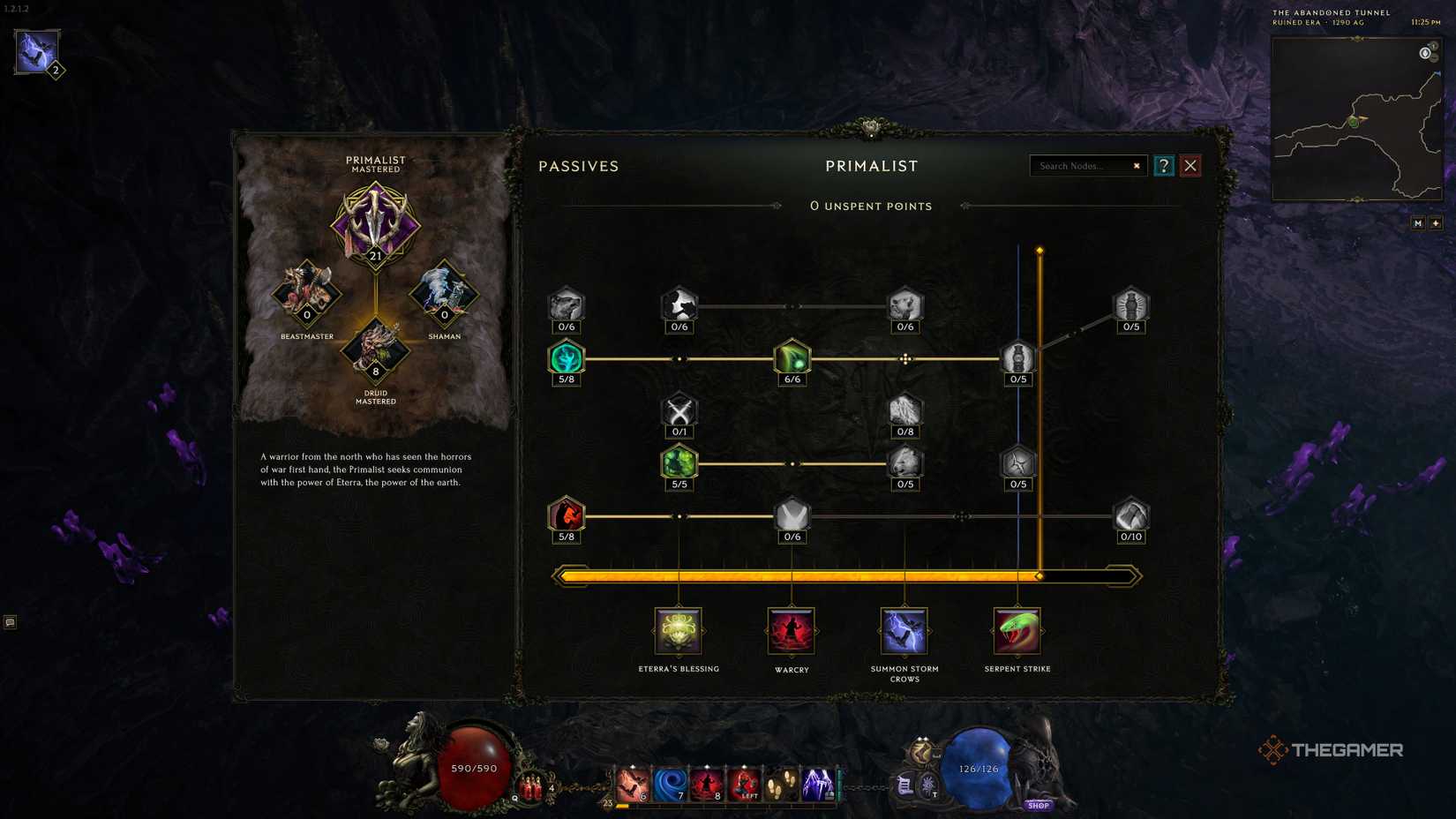Click the Warcry skill icon

coord(792,630)
